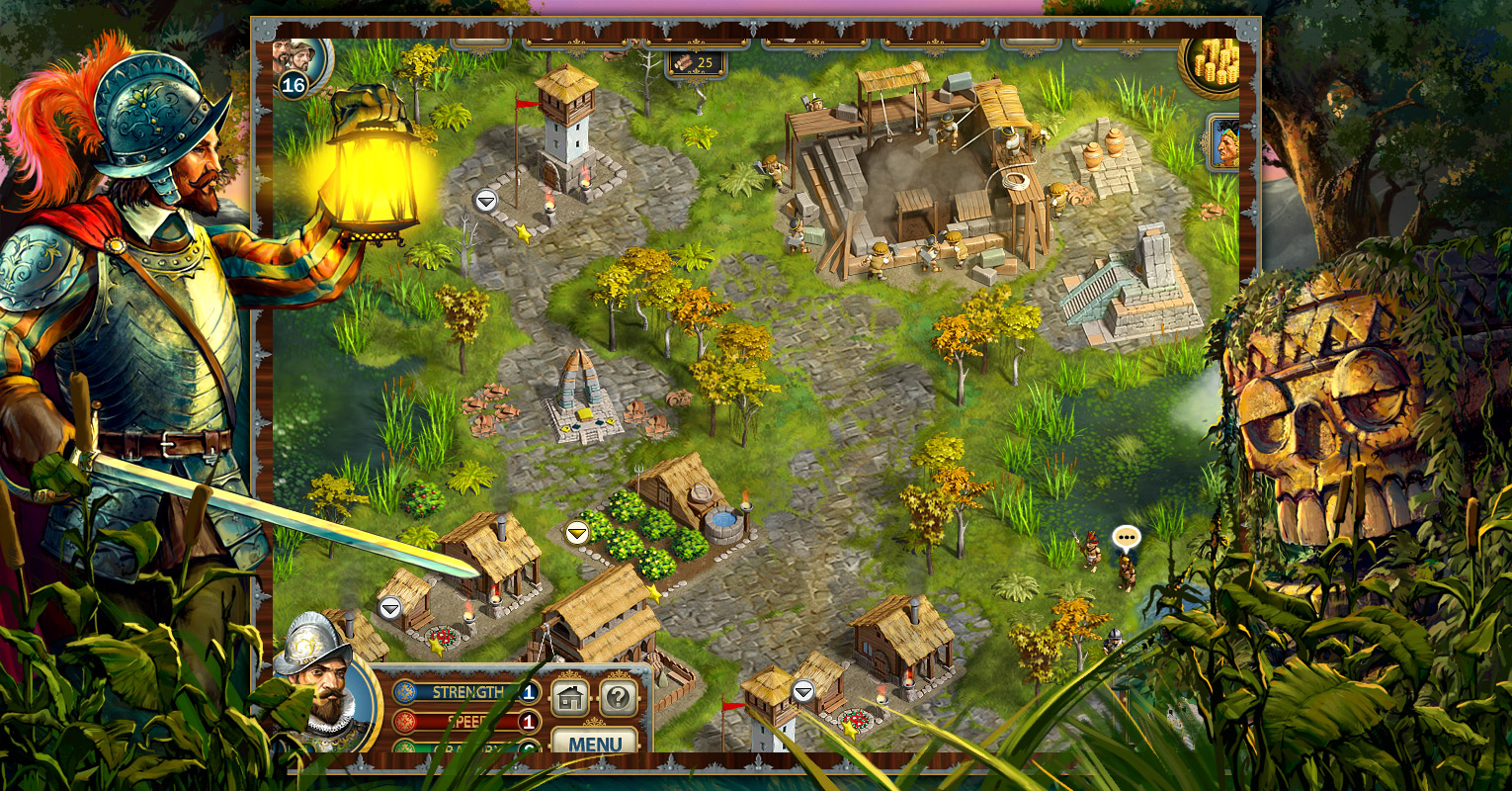Activate the red Speed bonus
The height and width of the screenshot is (791, 1512).
[466, 722]
